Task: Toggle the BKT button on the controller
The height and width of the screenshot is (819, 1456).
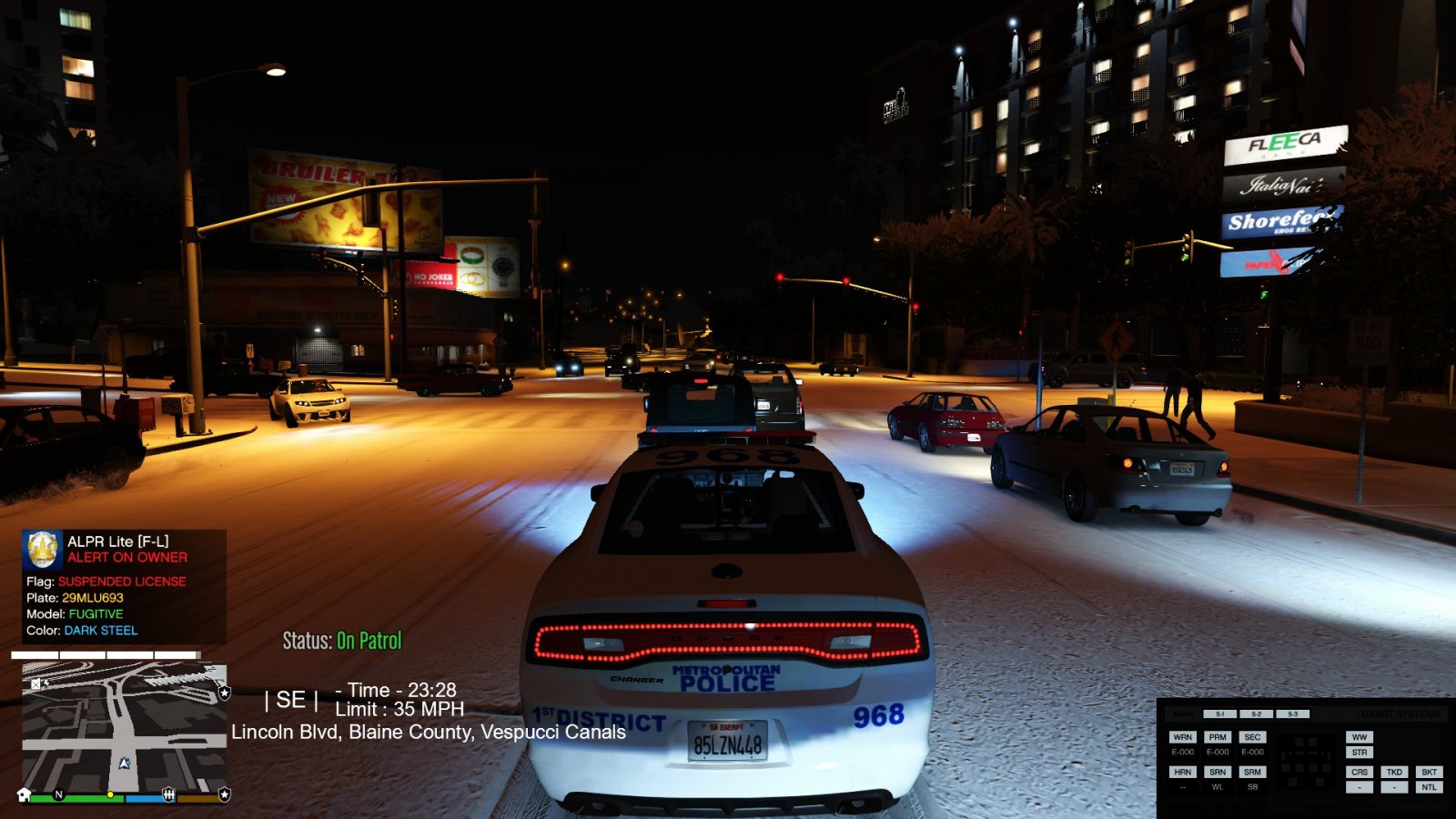Action: point(1429,772)
